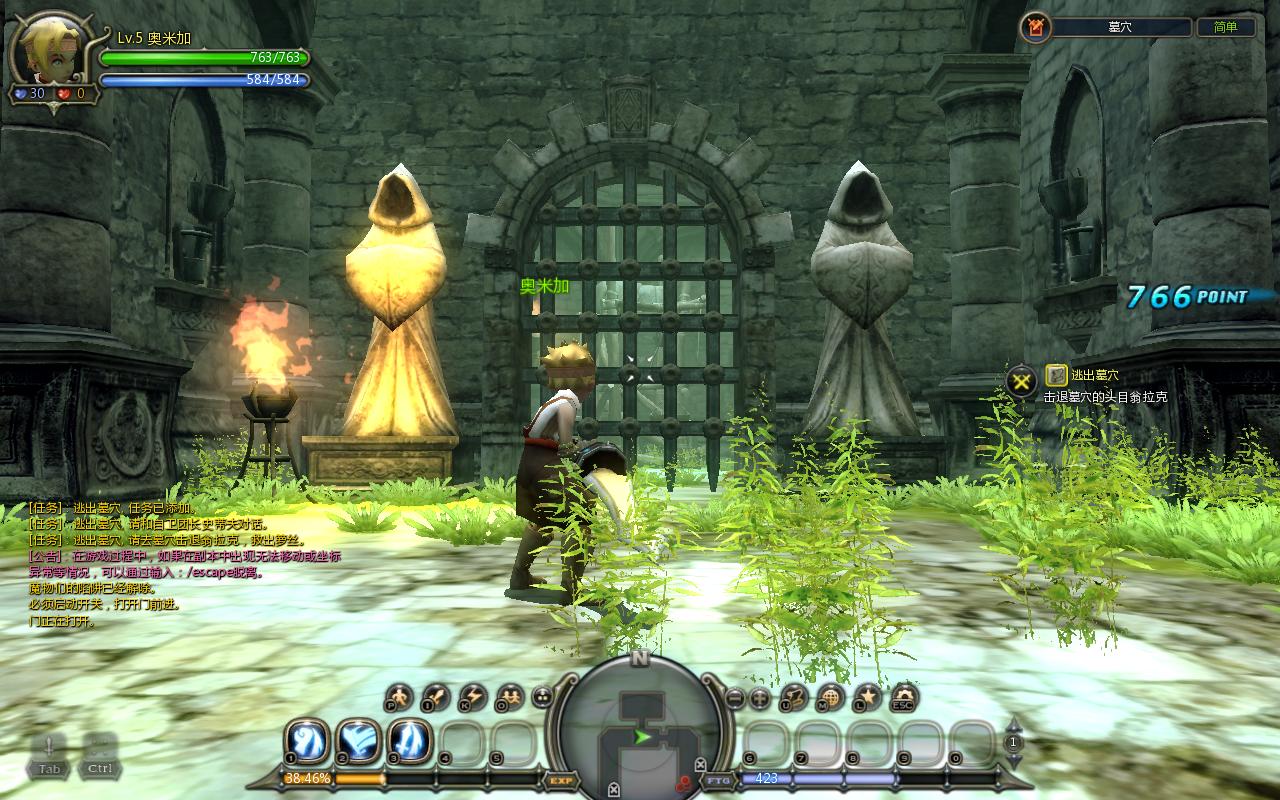
Task: Open the quest scroll button marked U
Action: pos(794,696)
